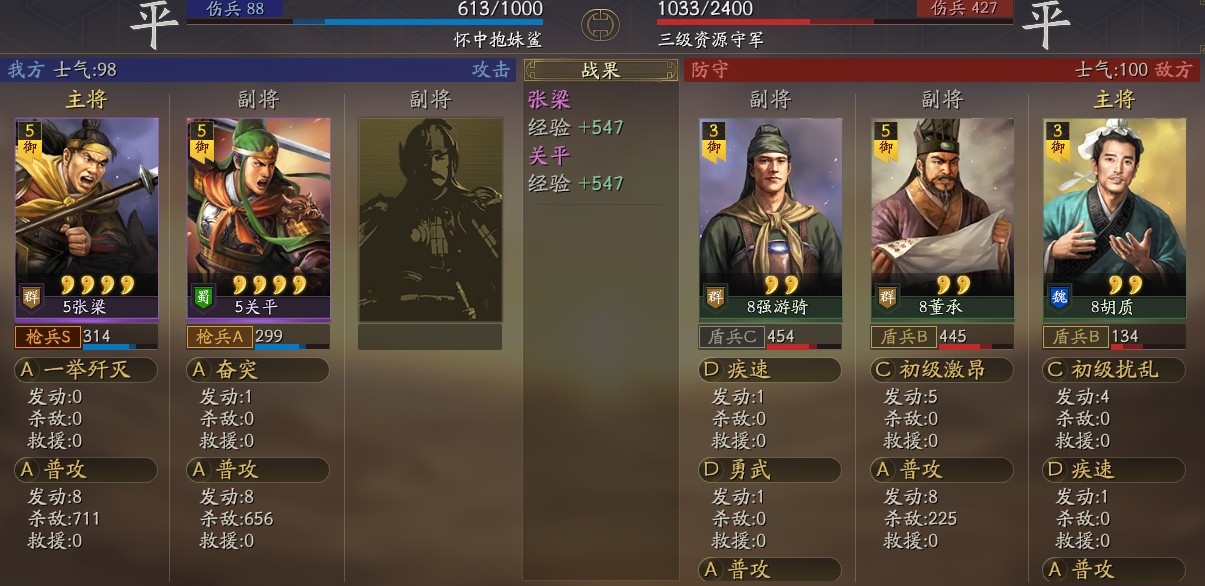Show details of the 一举歼灭 skill
Viewport: 1205px width, 586px height.
pyautogui.click(x=87, y=370)
